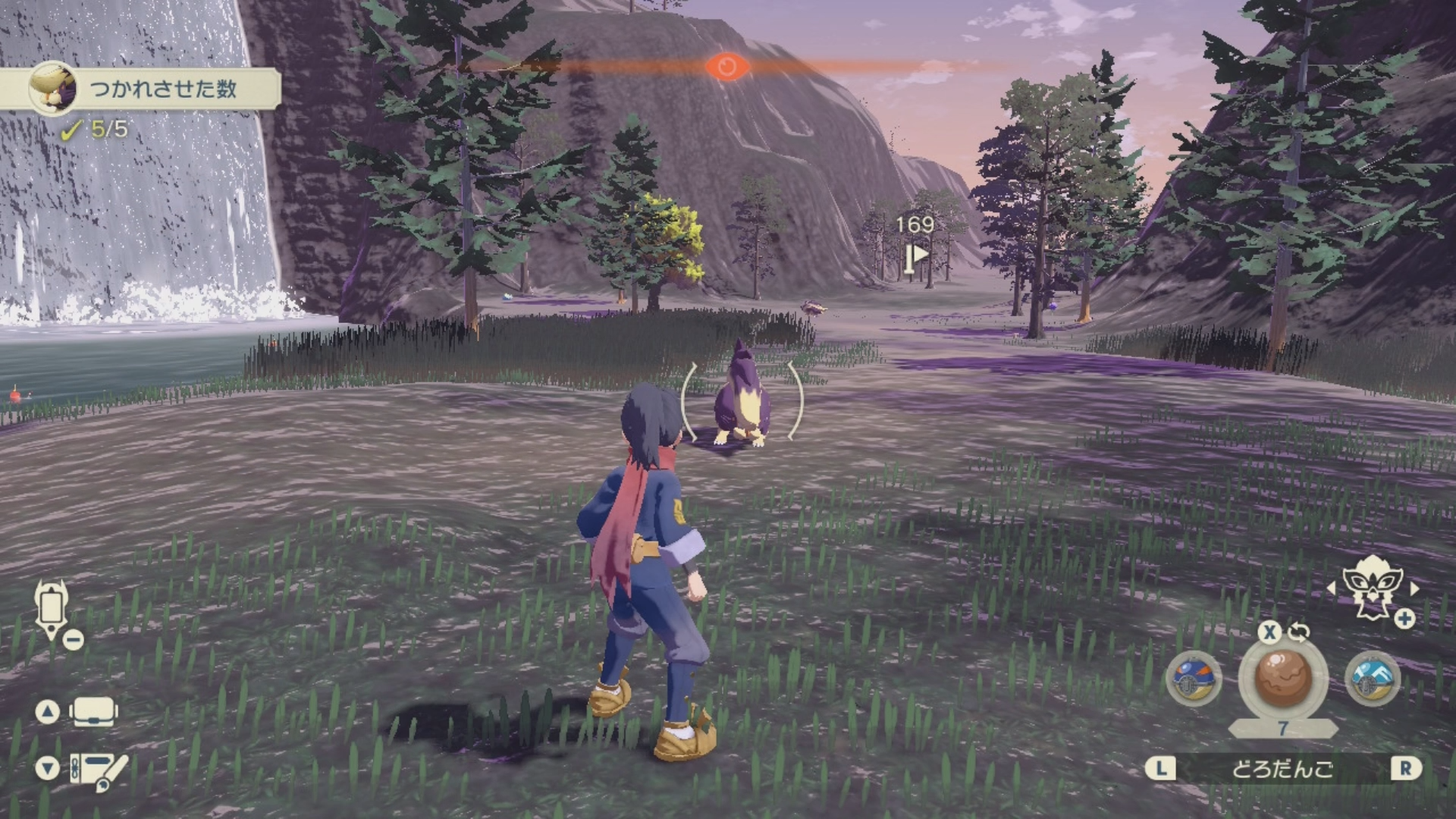
Task: Open the Pokédex notebook icon
Action: pos(99,770)
